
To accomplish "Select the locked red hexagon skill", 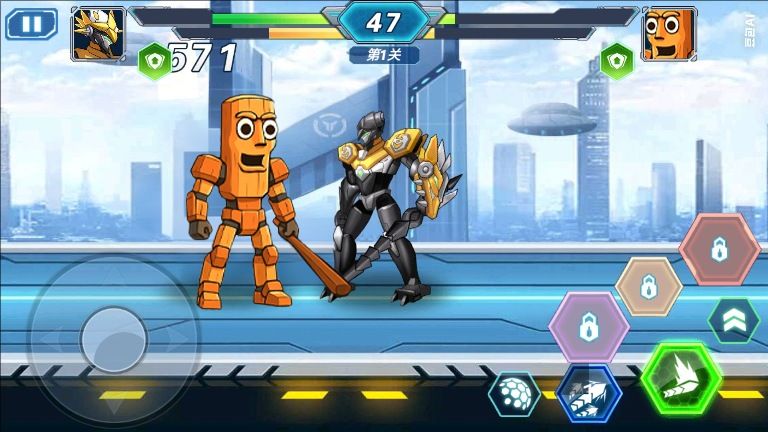I will coord(719,249).
